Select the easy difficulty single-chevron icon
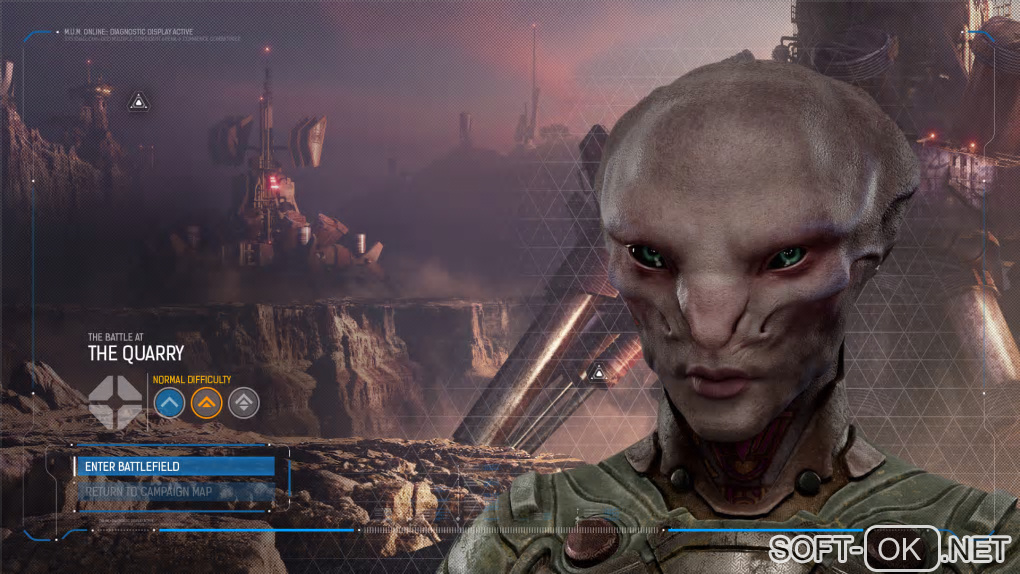Viewport: 1020px width, 574px height. 169,403
